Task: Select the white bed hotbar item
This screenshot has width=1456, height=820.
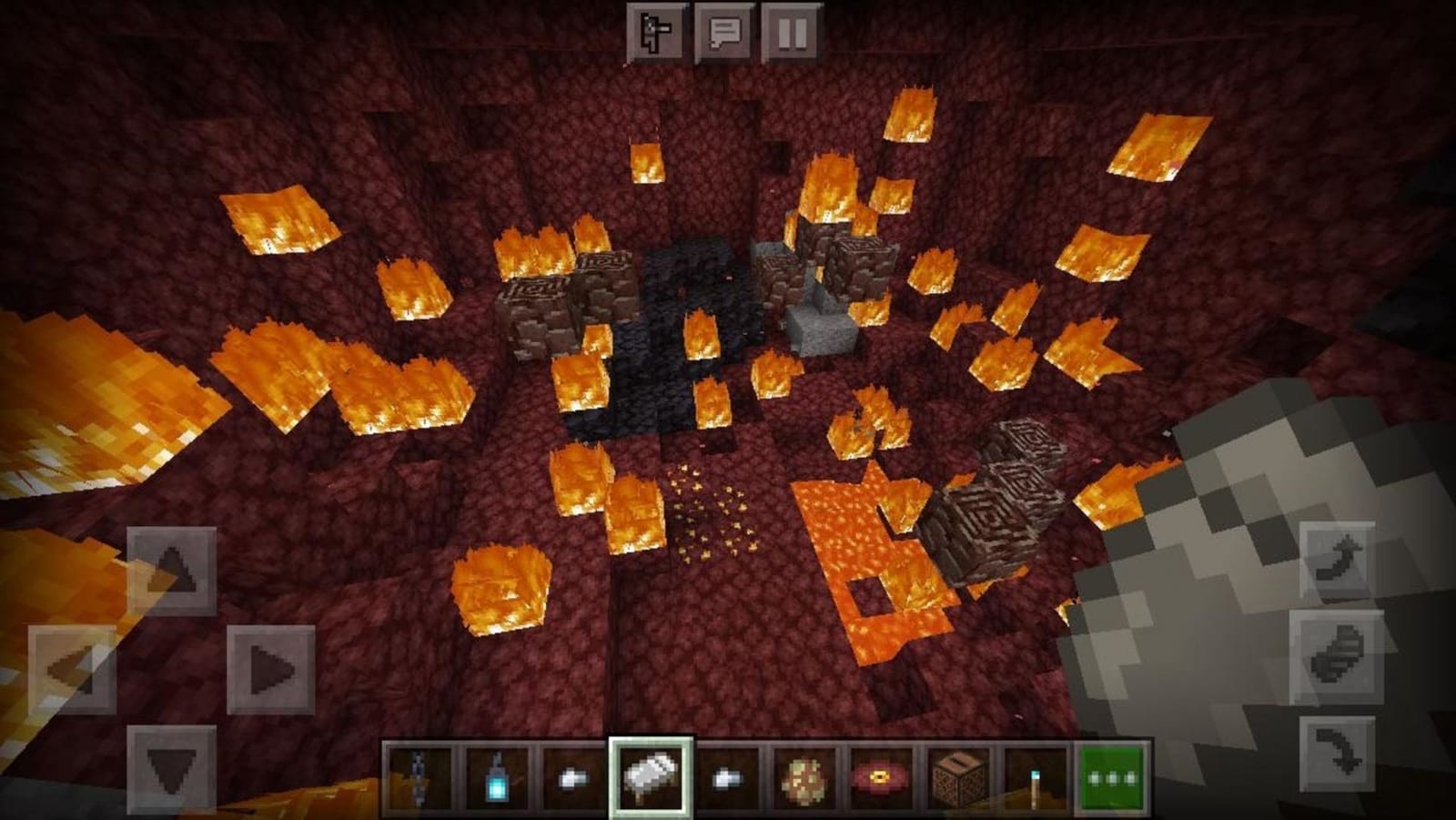Action: click(651, 775)
